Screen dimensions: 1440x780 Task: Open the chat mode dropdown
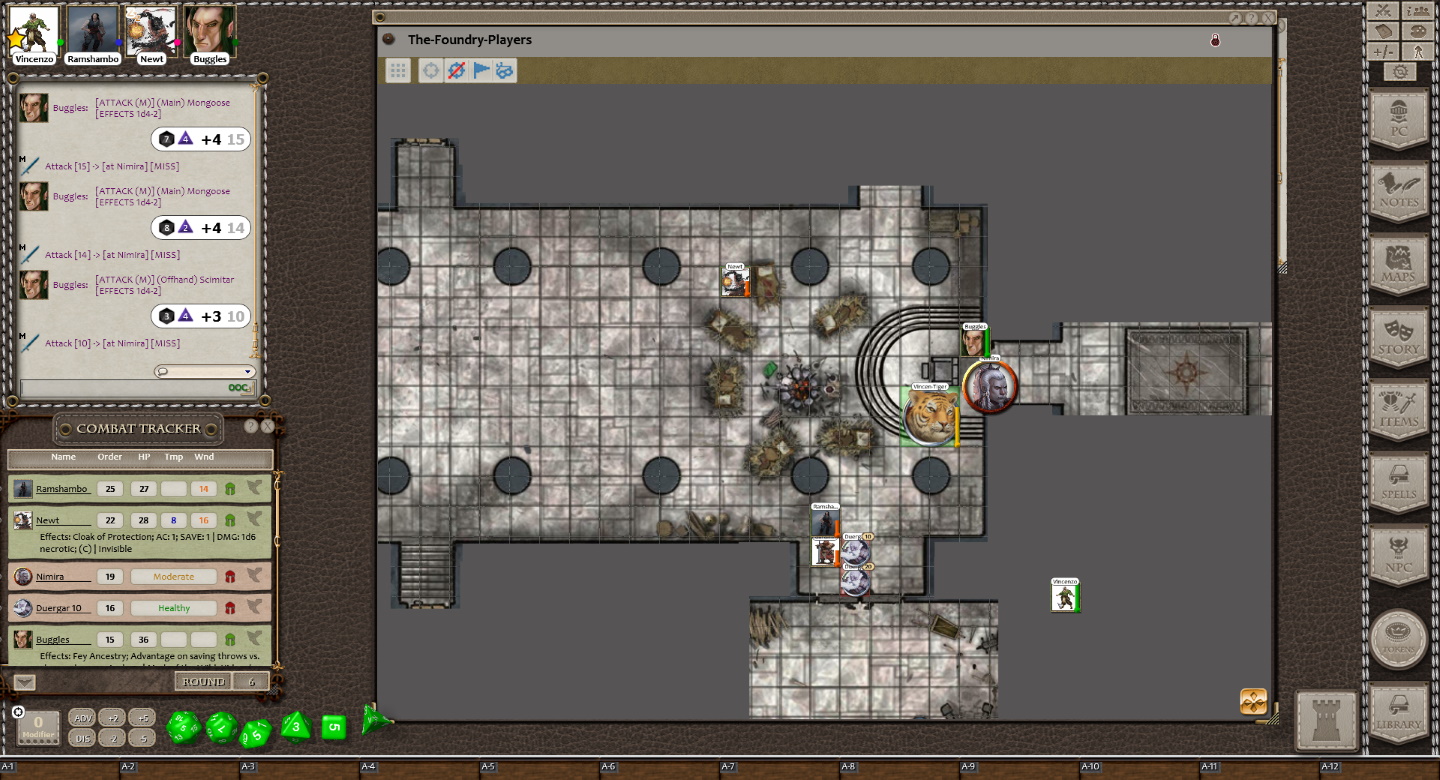coord(205,372)
